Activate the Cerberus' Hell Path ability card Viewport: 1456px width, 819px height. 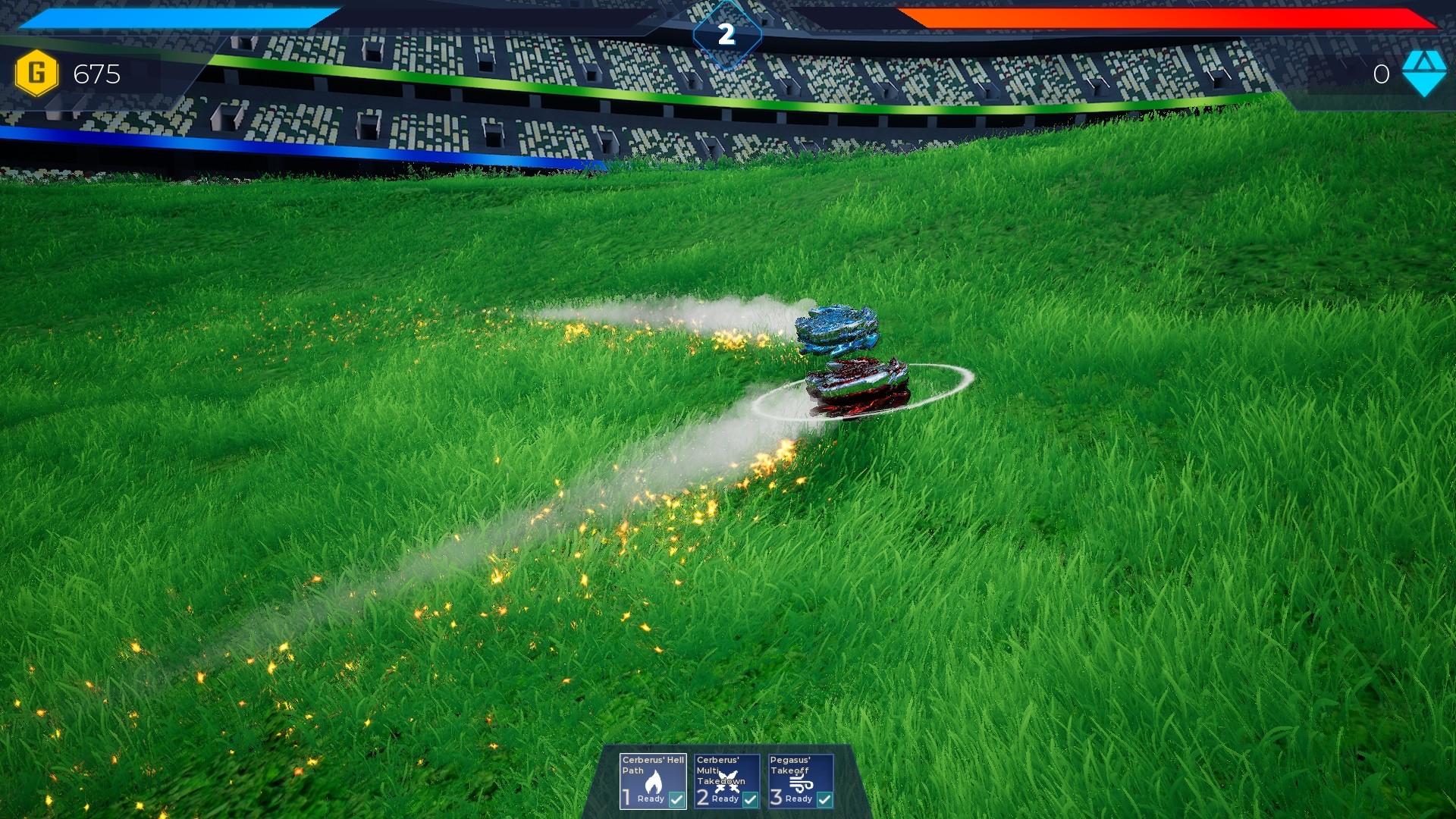click(x=652, y=780)
